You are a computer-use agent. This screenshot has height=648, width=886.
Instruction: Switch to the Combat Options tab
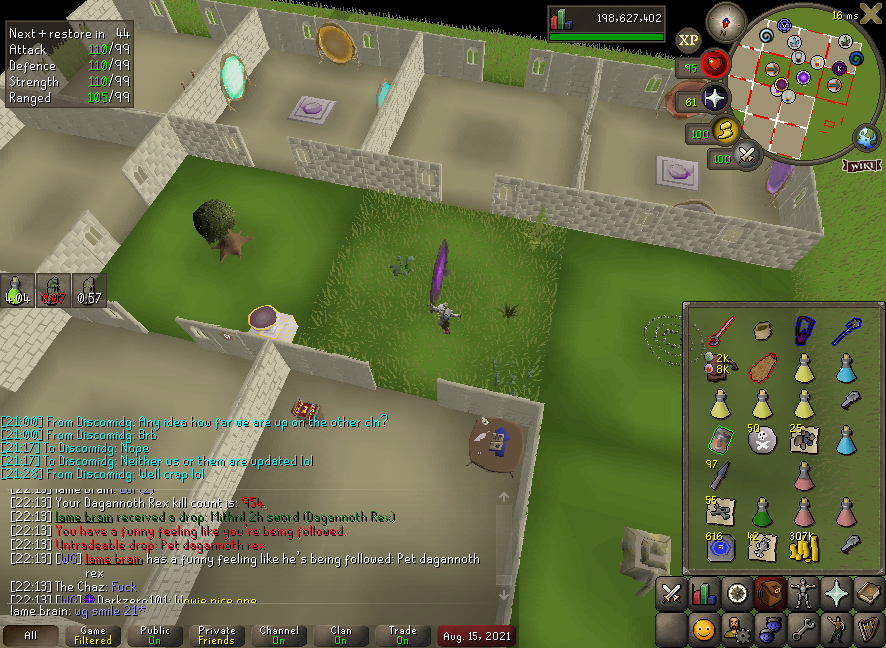671,593
